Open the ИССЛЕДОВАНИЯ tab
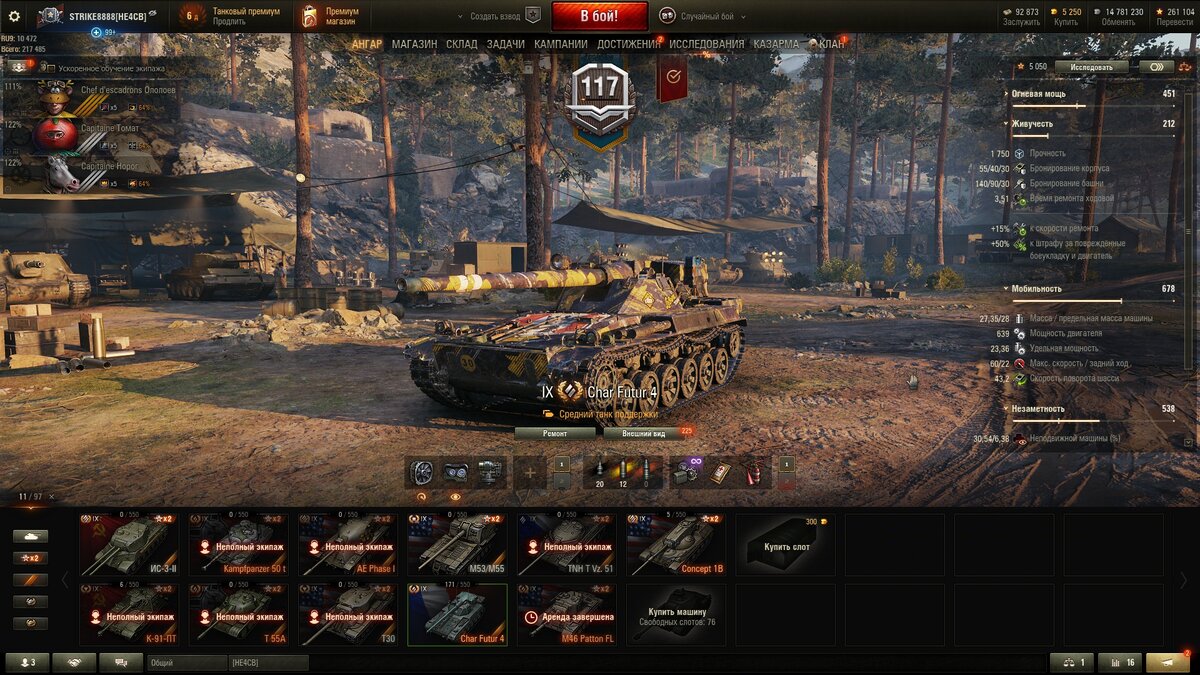This screenshot has height=675, width=1200. [706, 44]
